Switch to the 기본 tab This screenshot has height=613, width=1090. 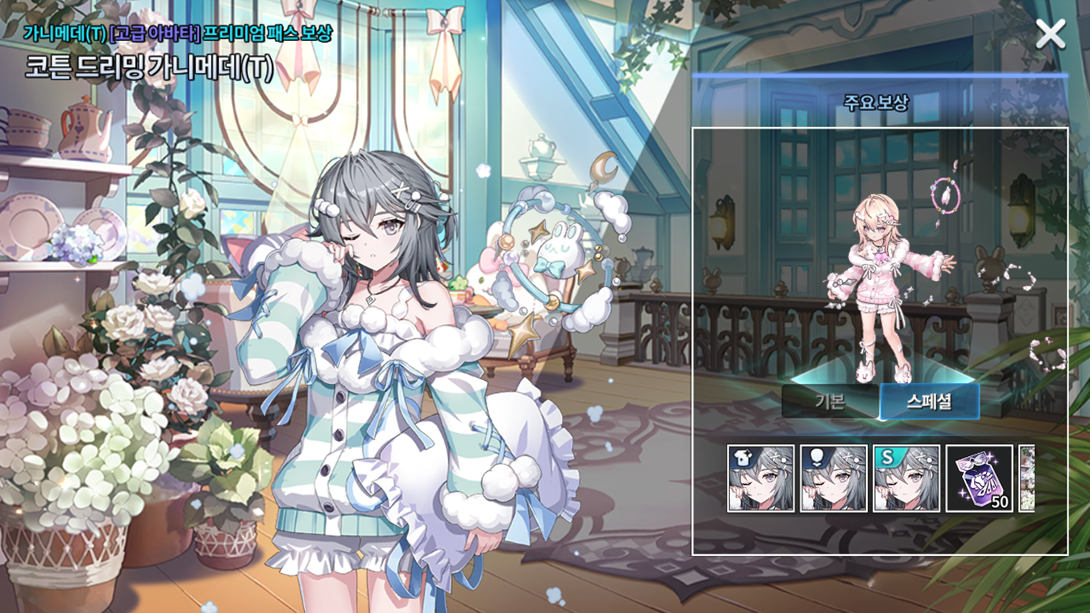829,401
